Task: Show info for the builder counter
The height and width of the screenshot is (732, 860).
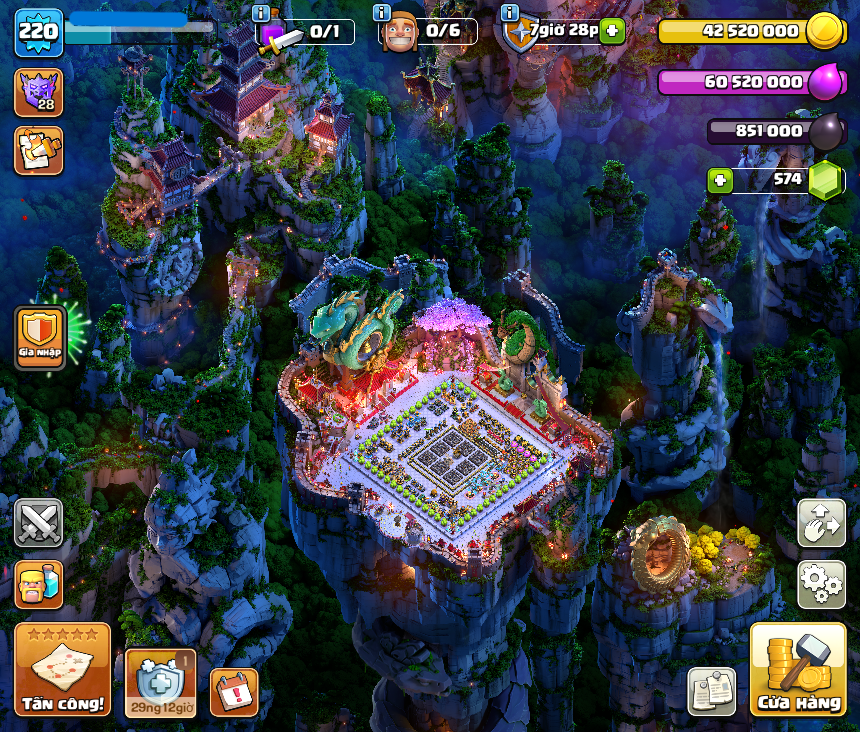Action: pyautogui.click(x=381, y=13)
